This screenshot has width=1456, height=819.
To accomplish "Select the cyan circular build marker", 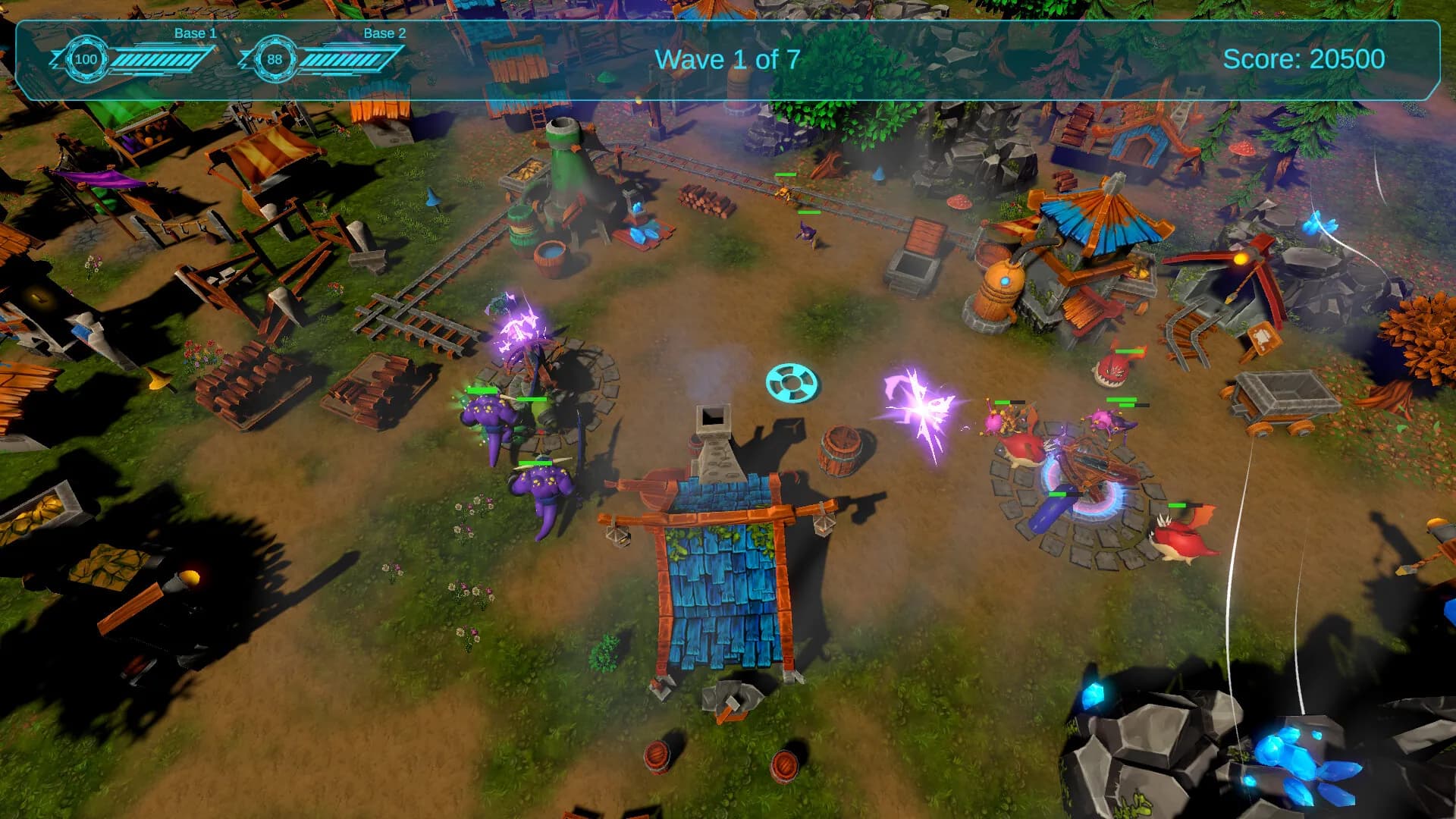I will point(792,382).
